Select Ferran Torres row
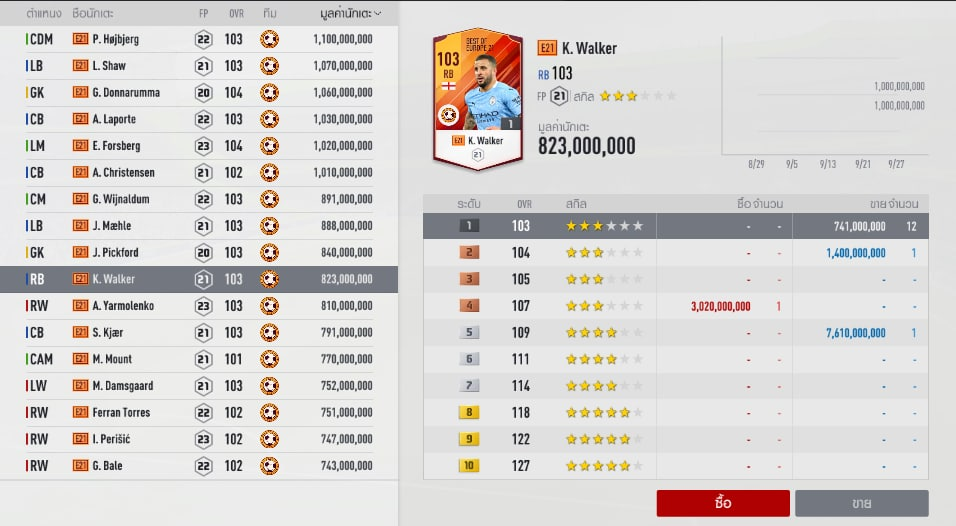The image size is (956, 526). [199, 412]
